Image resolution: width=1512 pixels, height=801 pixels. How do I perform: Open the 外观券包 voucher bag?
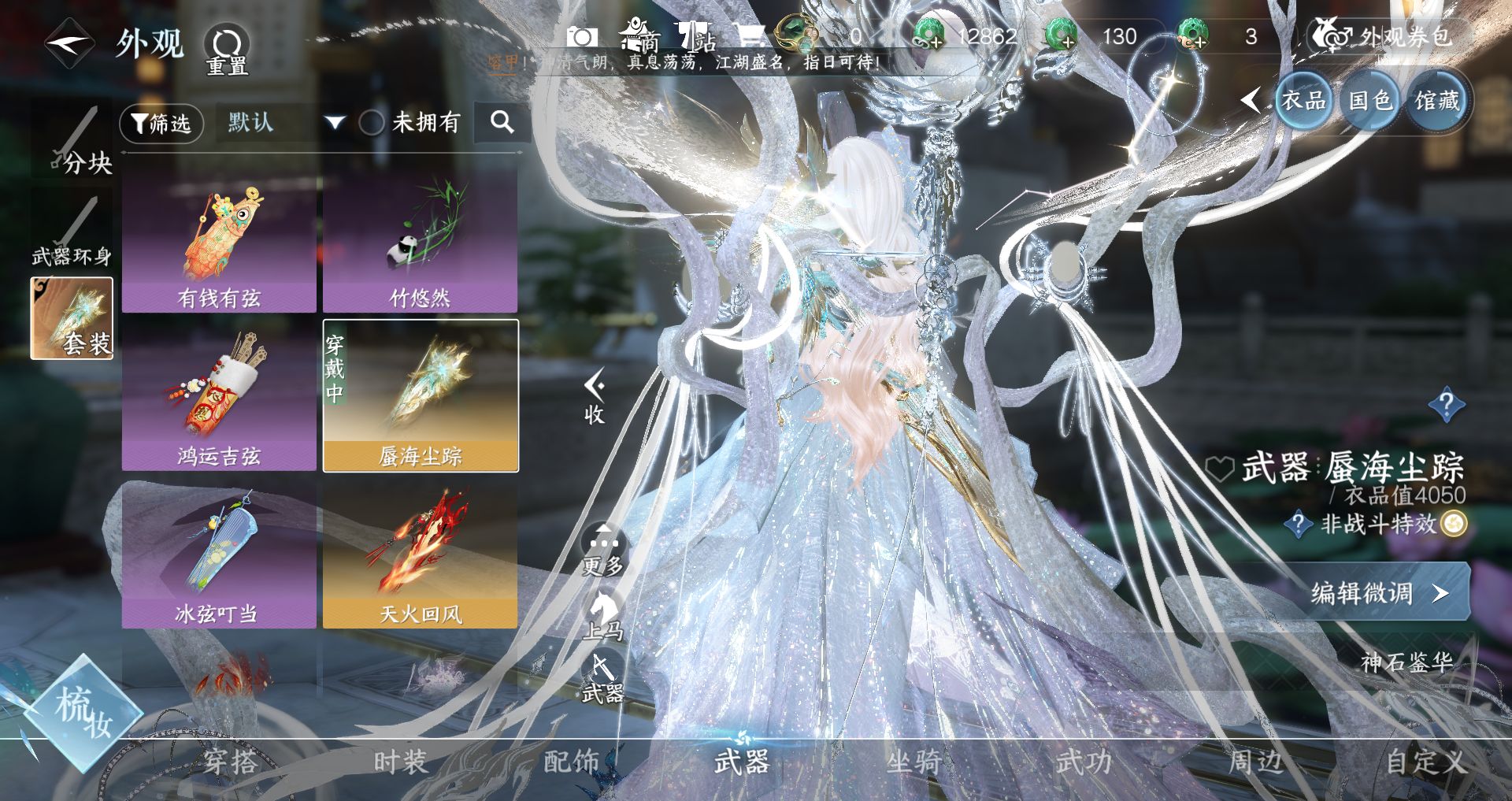pos(1388,36)
